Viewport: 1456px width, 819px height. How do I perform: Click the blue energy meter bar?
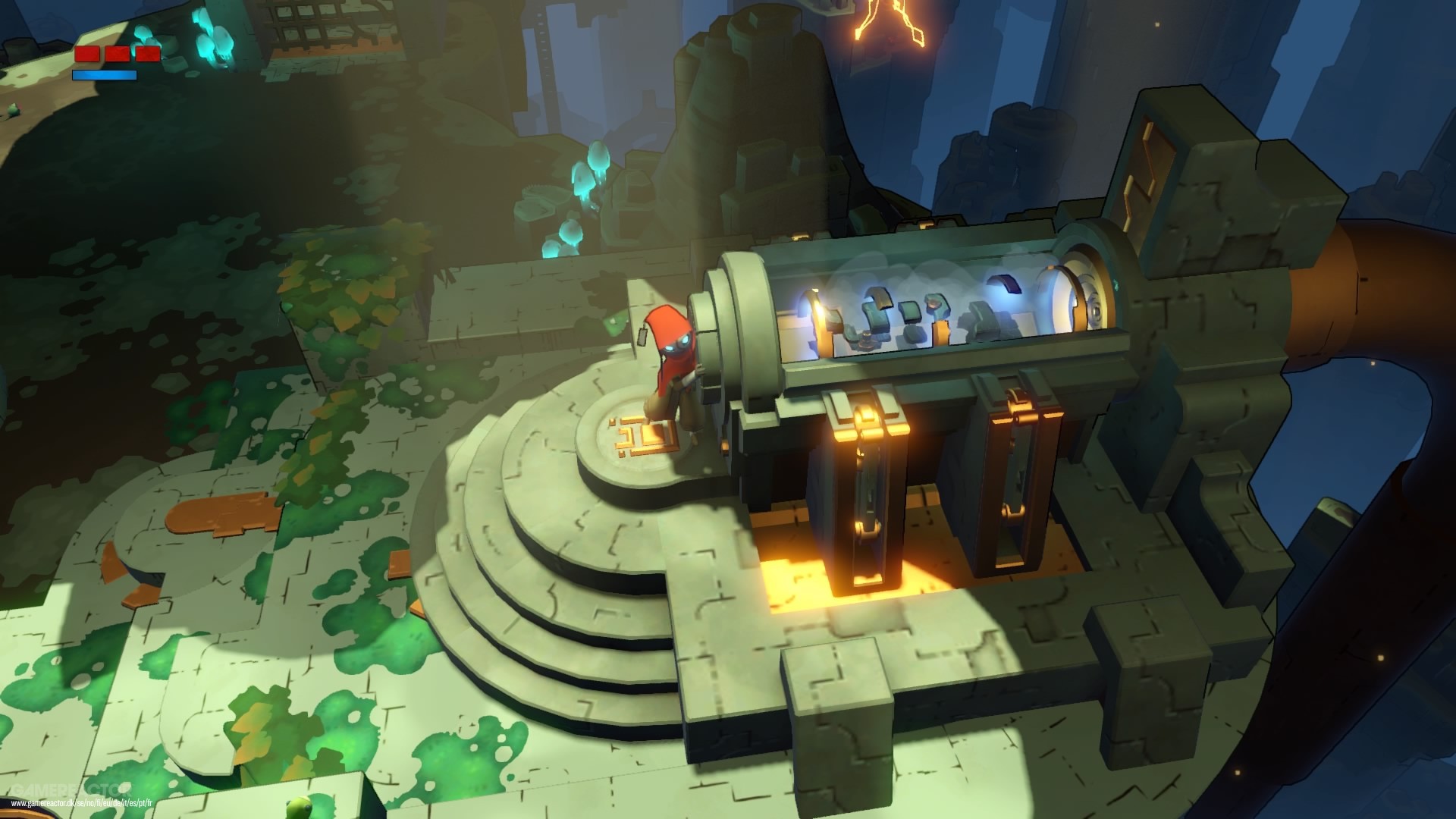point(104,76)
